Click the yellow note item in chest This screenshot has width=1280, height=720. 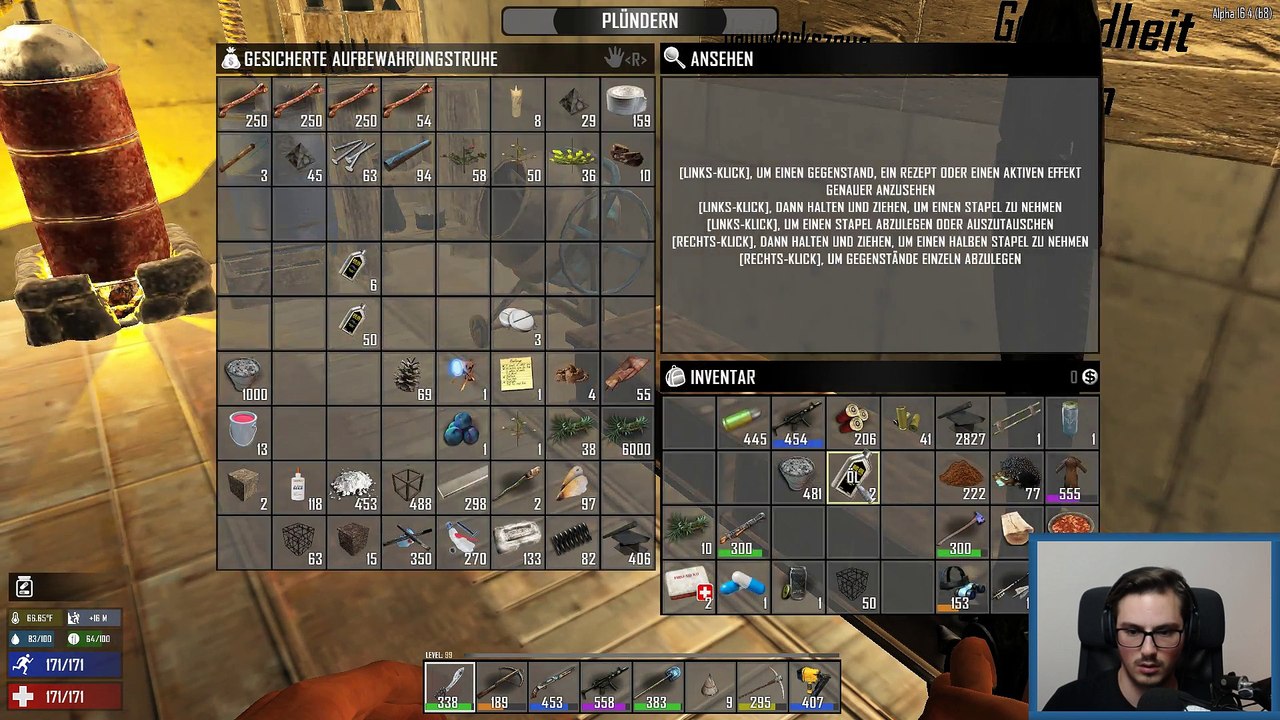point(518,377)
